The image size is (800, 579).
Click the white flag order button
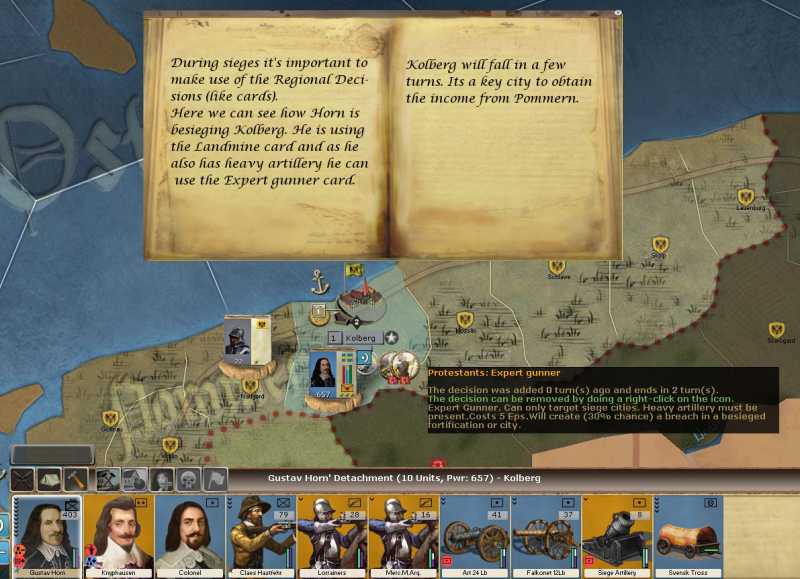point(215,479)
